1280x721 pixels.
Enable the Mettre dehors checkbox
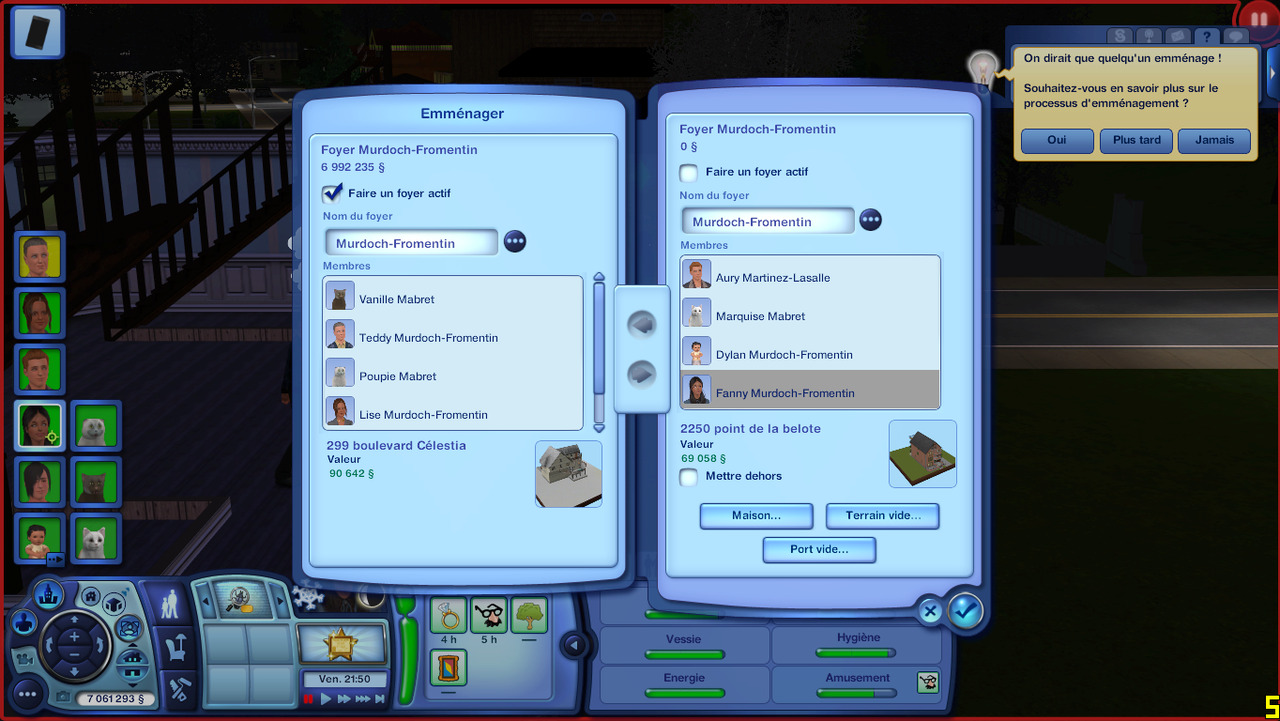pos(689,477)
